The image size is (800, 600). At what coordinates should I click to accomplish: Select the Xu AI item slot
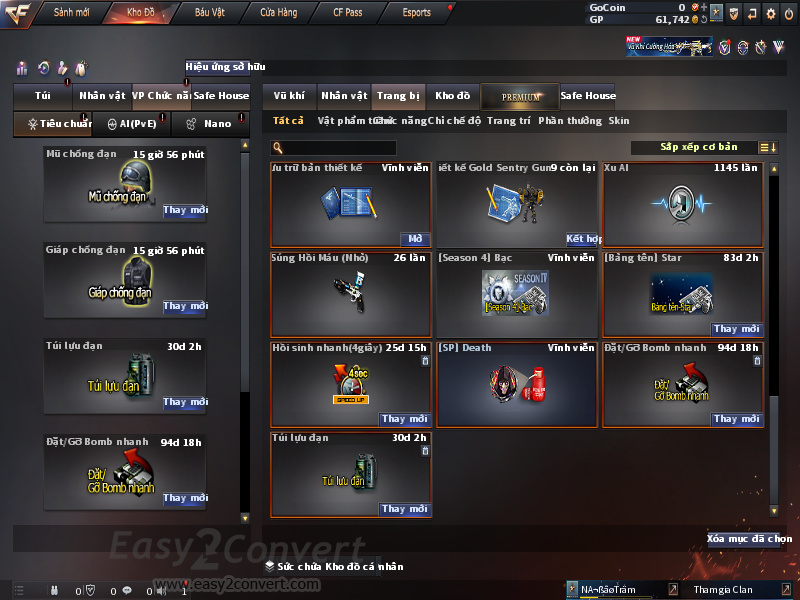pyautogui.click(x=682, y=204)
